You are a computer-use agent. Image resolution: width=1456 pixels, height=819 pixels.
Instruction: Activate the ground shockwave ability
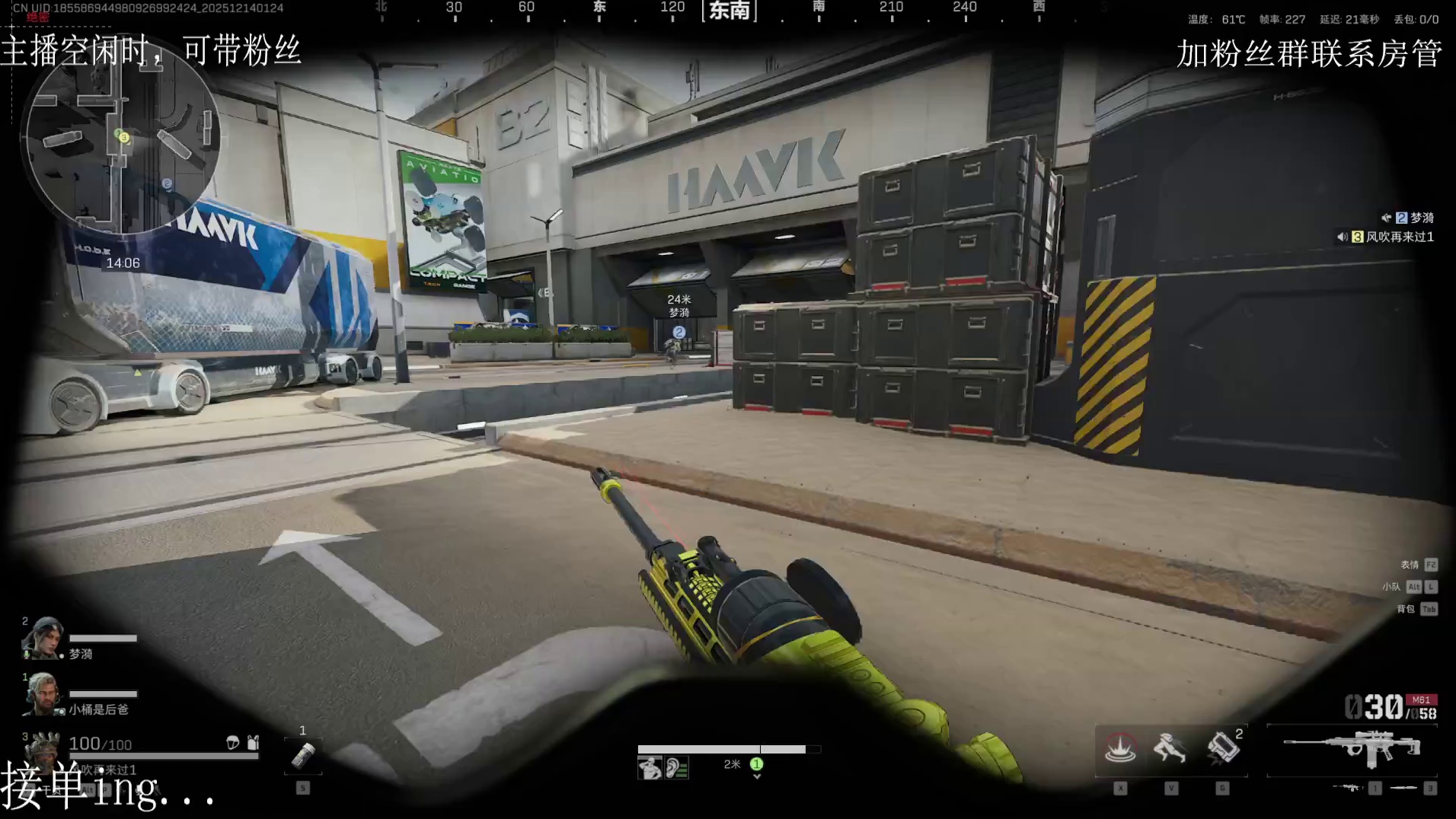[1120, 749]
